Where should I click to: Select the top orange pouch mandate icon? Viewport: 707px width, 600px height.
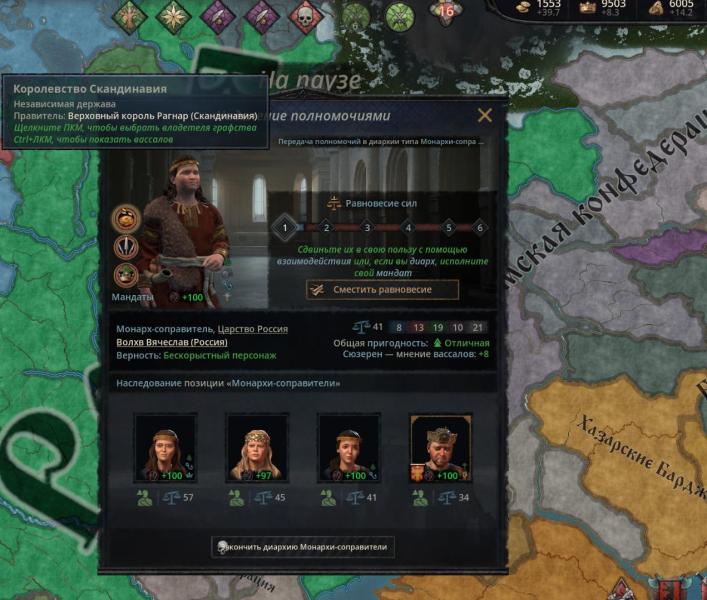[126, 217]
